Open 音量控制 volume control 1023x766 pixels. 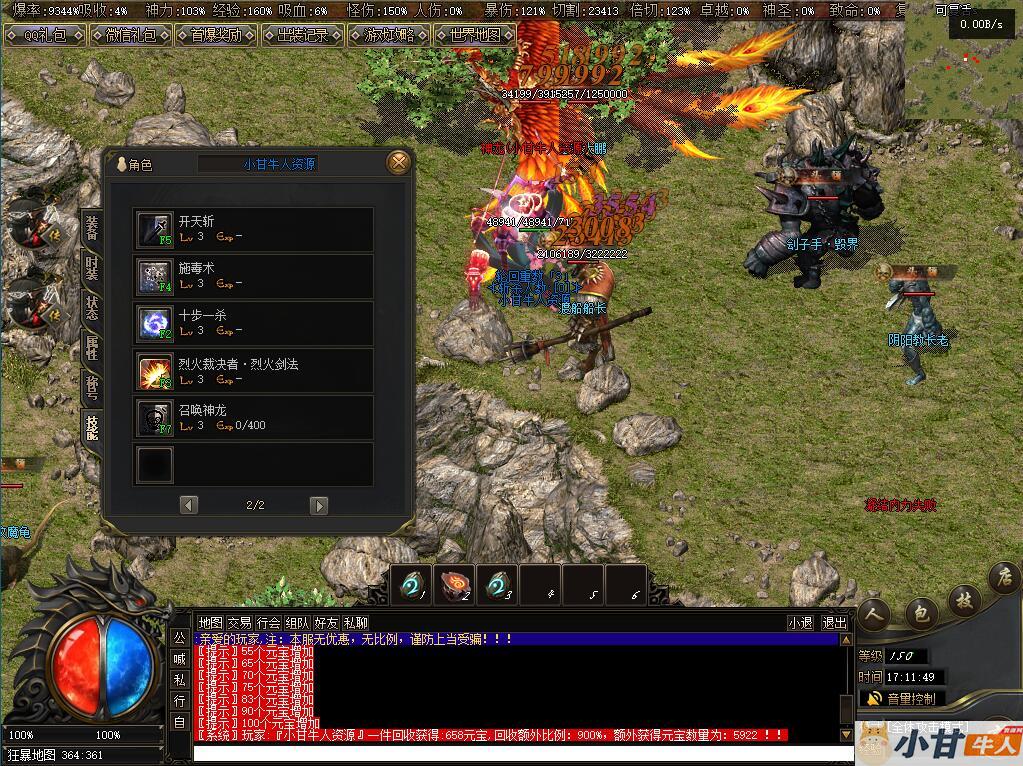coord(902,698)
